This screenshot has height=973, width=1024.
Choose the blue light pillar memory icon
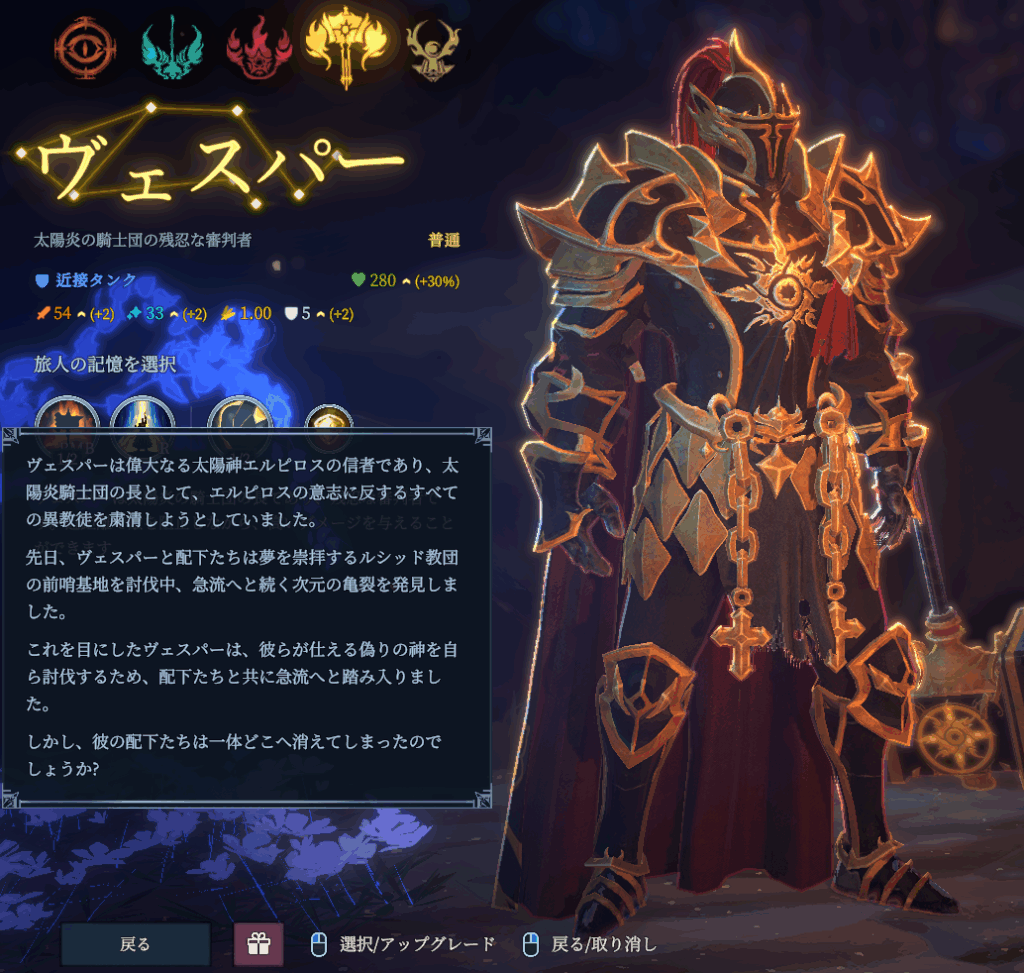(x=142, y=415)
